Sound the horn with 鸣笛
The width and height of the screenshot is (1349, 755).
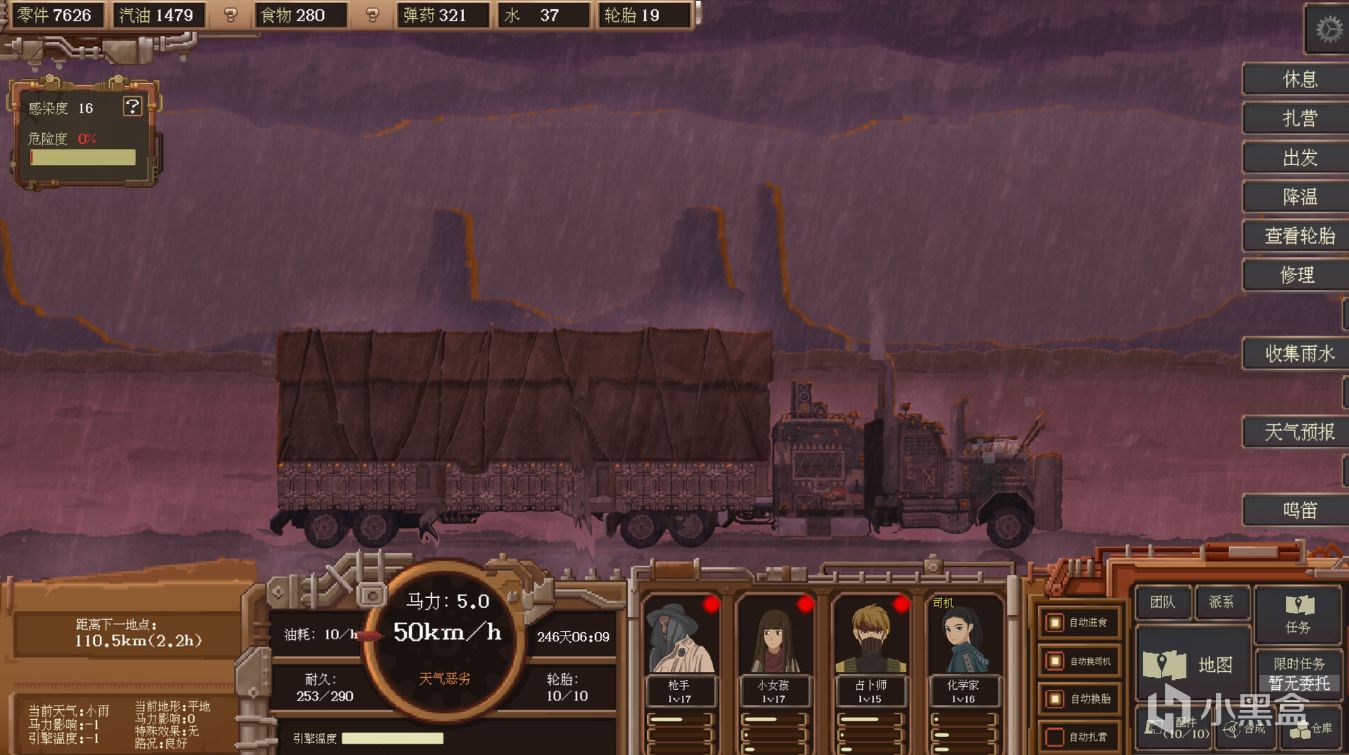(x=1299, y=510)
